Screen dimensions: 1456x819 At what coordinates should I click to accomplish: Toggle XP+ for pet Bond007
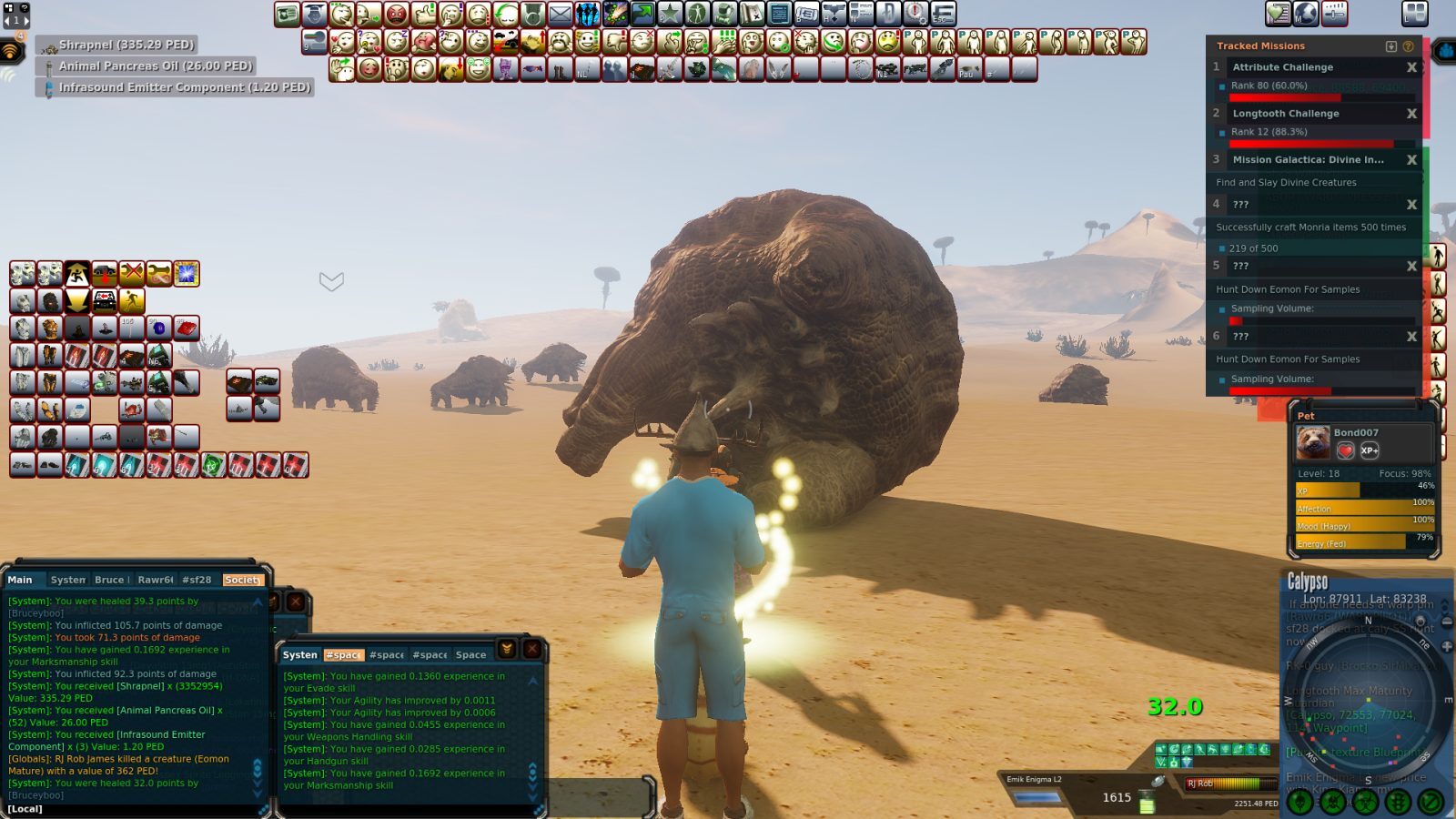click(1370, 450)
